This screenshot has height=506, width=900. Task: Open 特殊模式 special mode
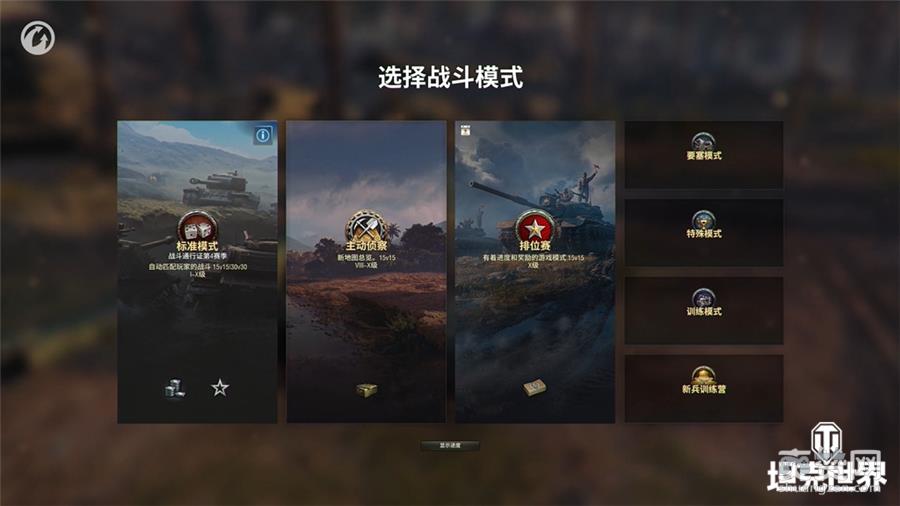(704, 232)
